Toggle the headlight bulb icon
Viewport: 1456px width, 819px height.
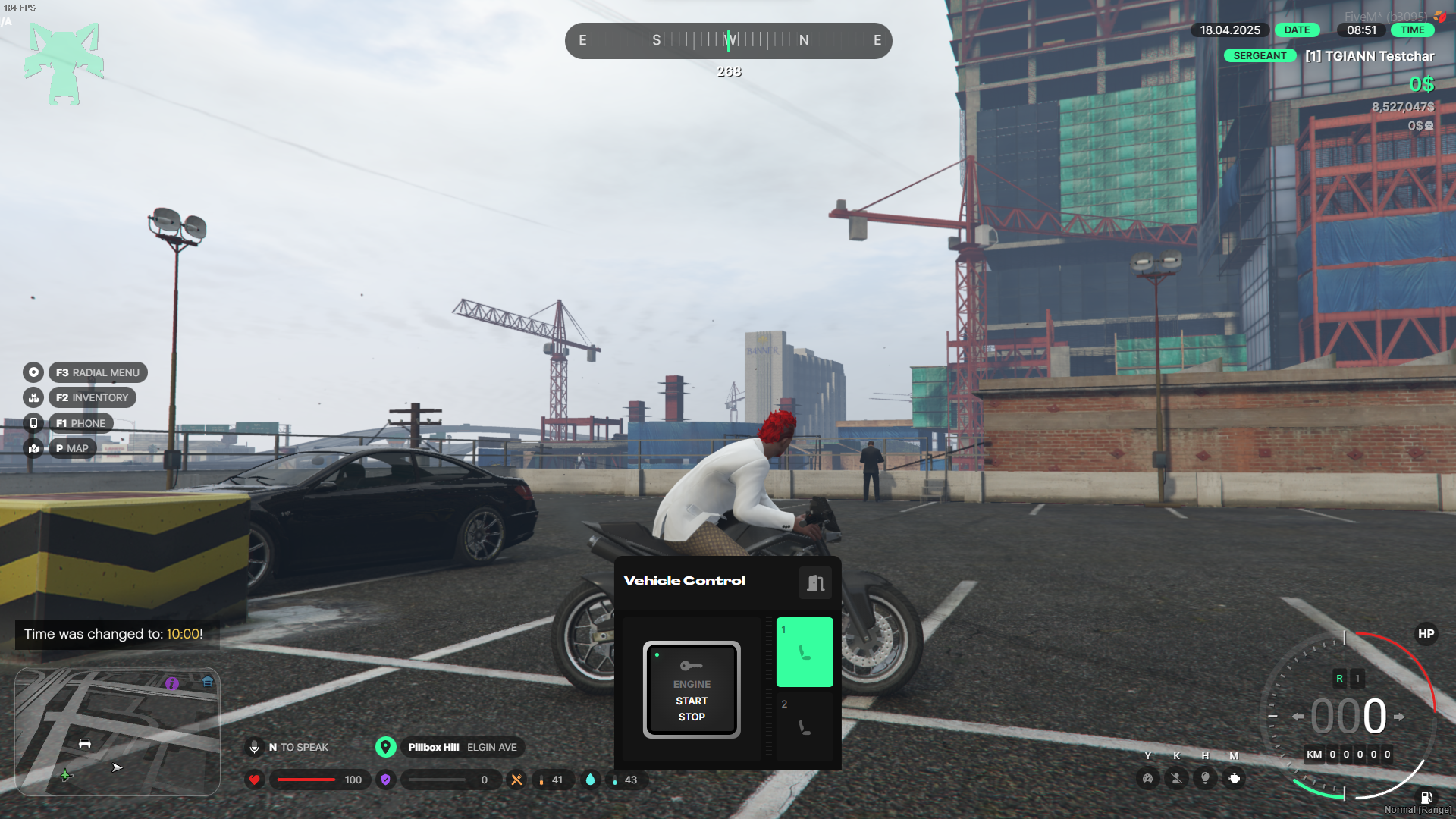pyautogui.click(x=1205, y=778)
